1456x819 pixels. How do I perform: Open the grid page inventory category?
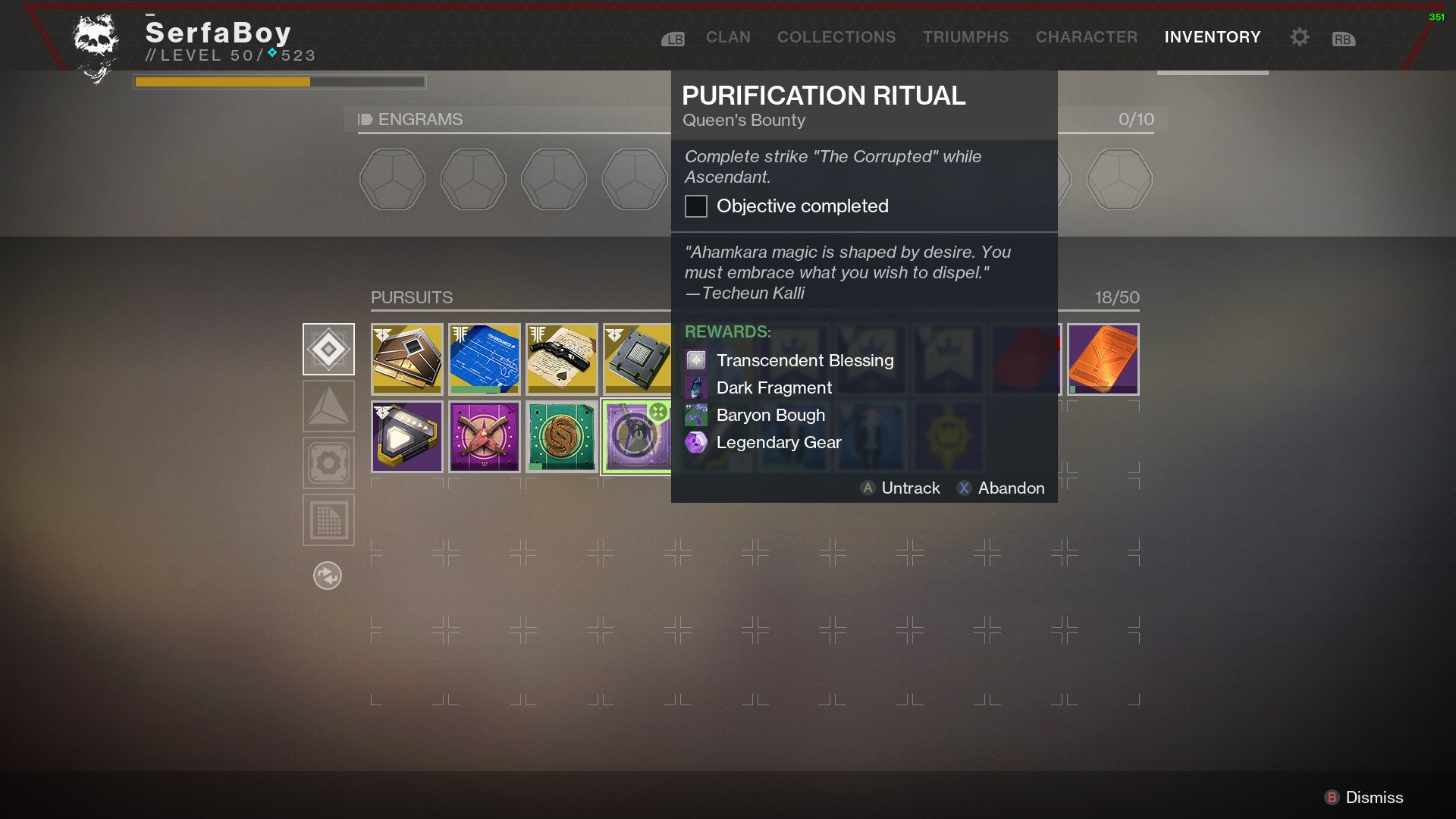click(x=328, y=520)
